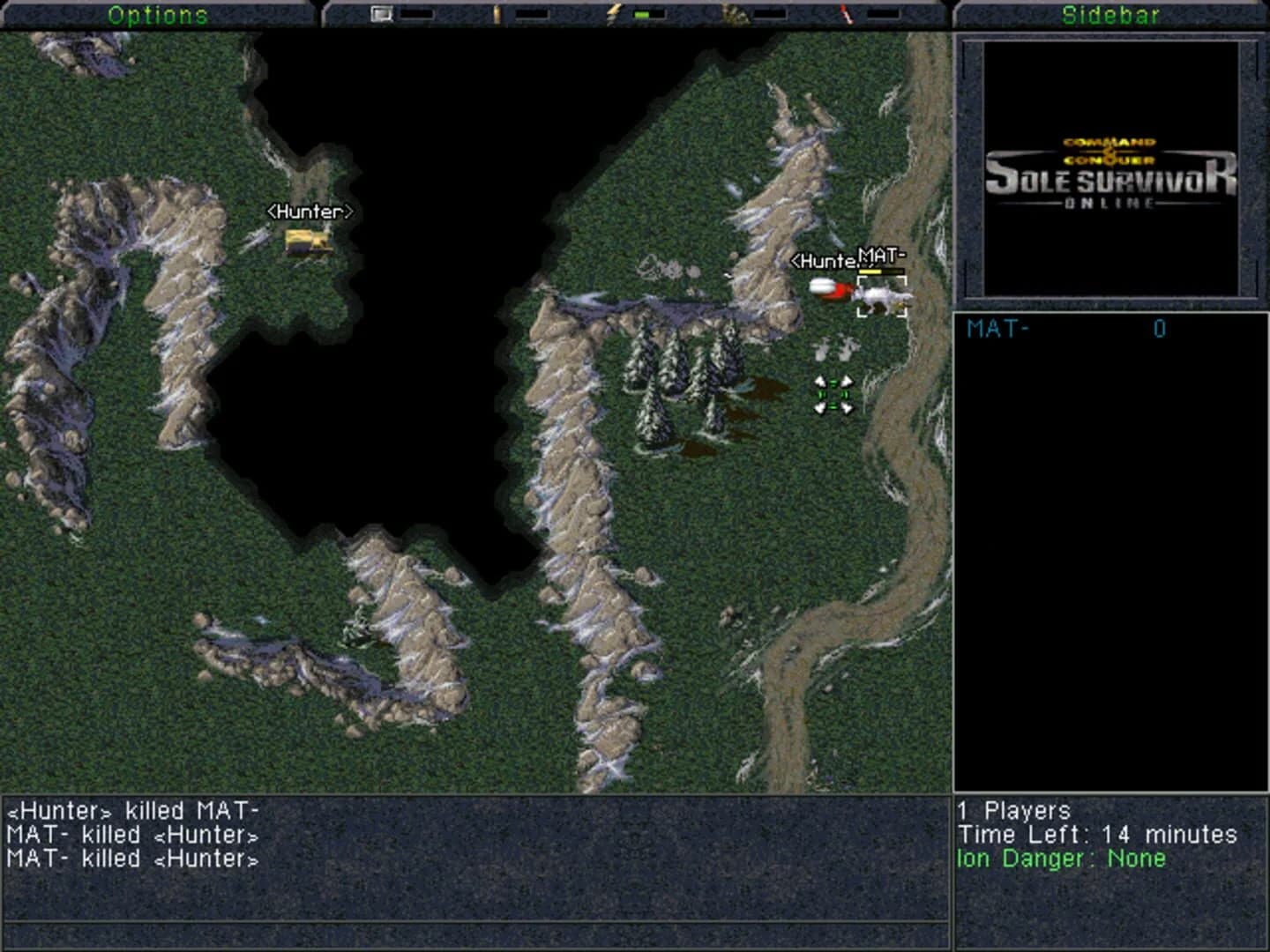The height and width of the screenshot is (952, 1270).
Task: Select the white arrow crate near MAT-
Action: (835, 348)
